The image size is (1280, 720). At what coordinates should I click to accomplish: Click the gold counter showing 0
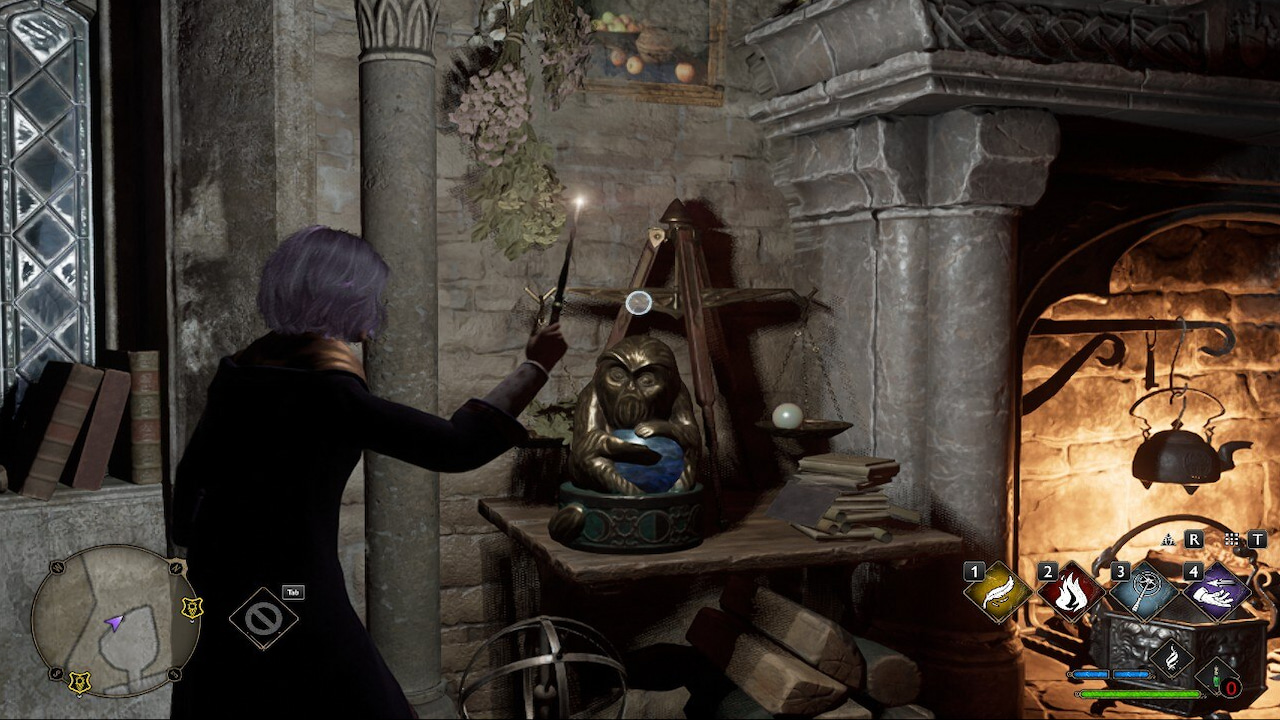1232,688
